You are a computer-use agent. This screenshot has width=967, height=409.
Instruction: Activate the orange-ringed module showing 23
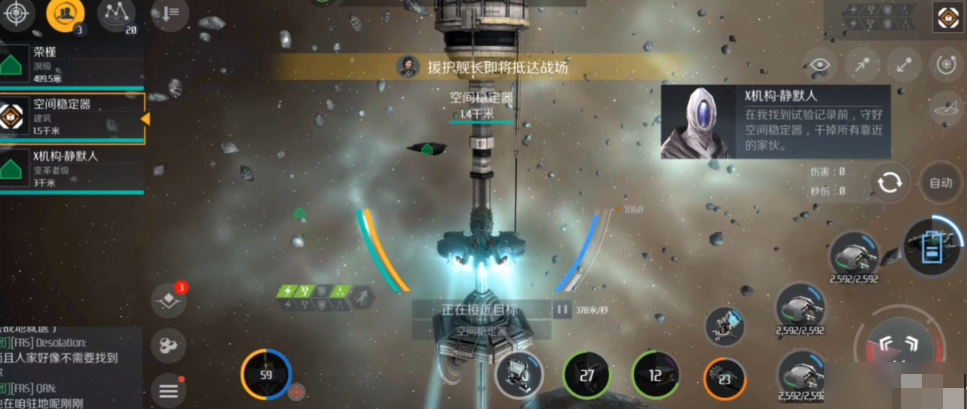click(x=724, y=378)
